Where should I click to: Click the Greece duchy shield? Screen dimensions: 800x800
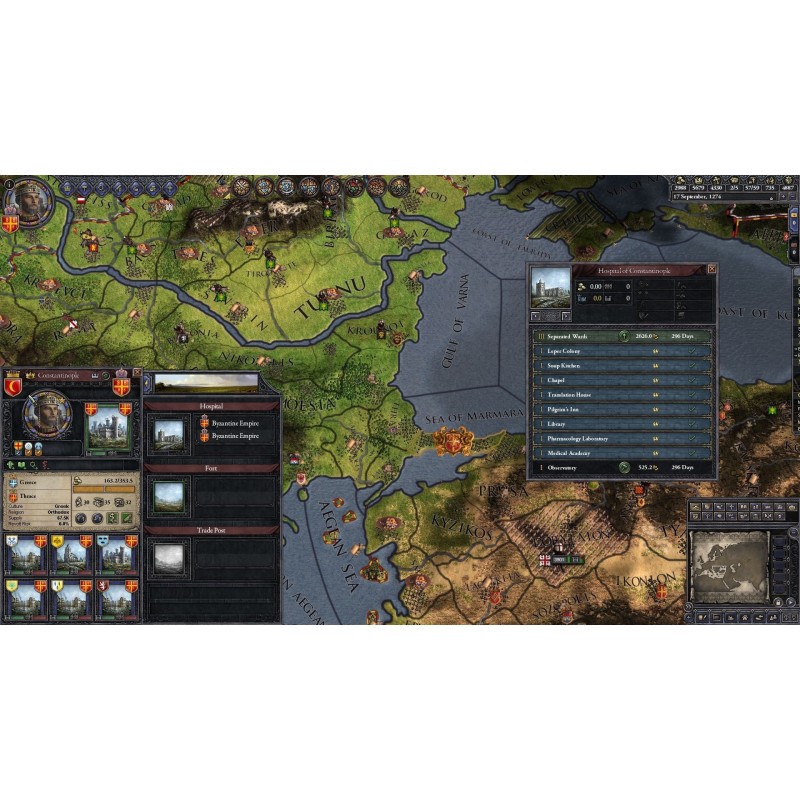tap(15, 481)
